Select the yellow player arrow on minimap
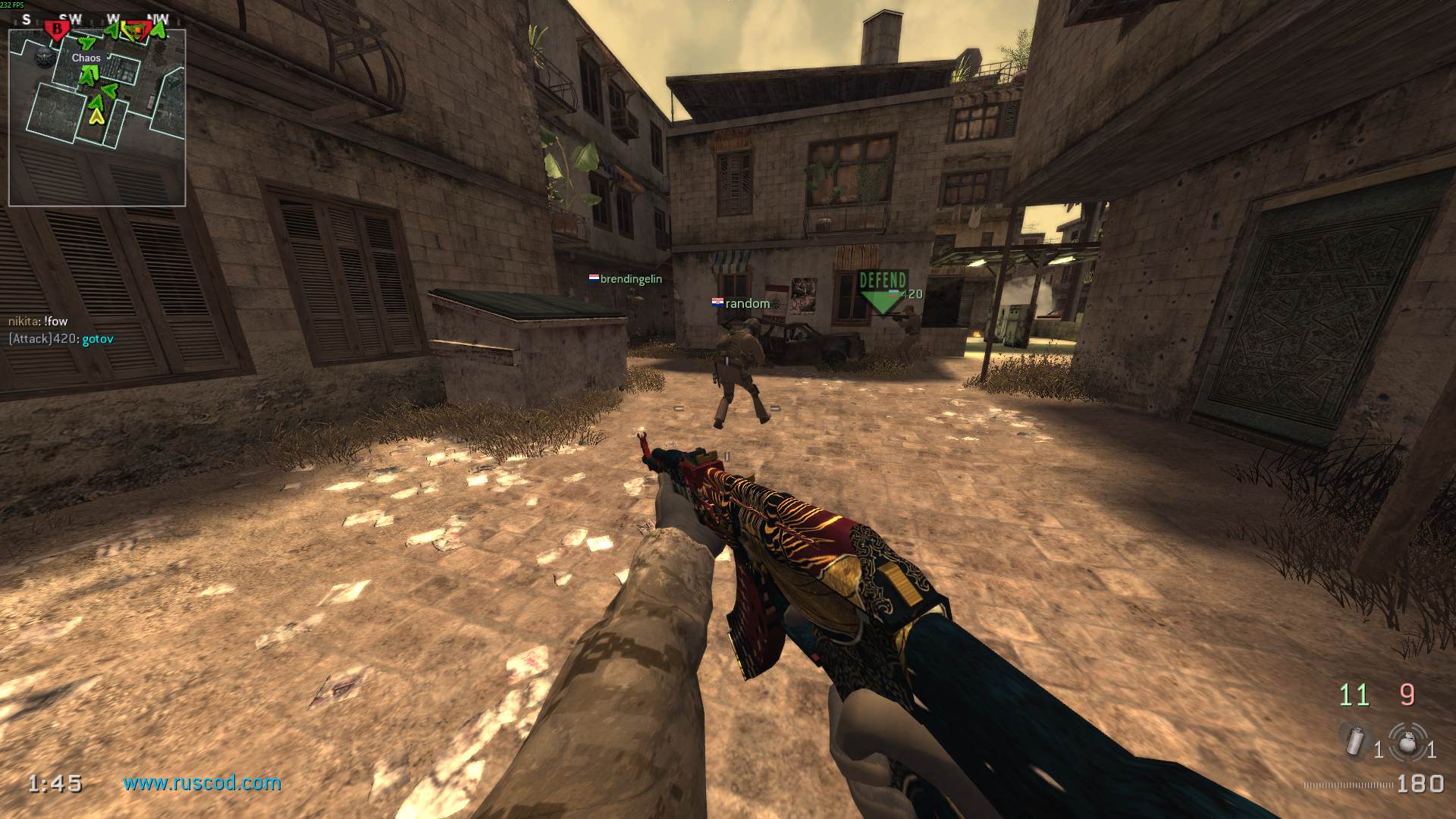Viewport: 1456px width, 819px height. tap(97, 117)
